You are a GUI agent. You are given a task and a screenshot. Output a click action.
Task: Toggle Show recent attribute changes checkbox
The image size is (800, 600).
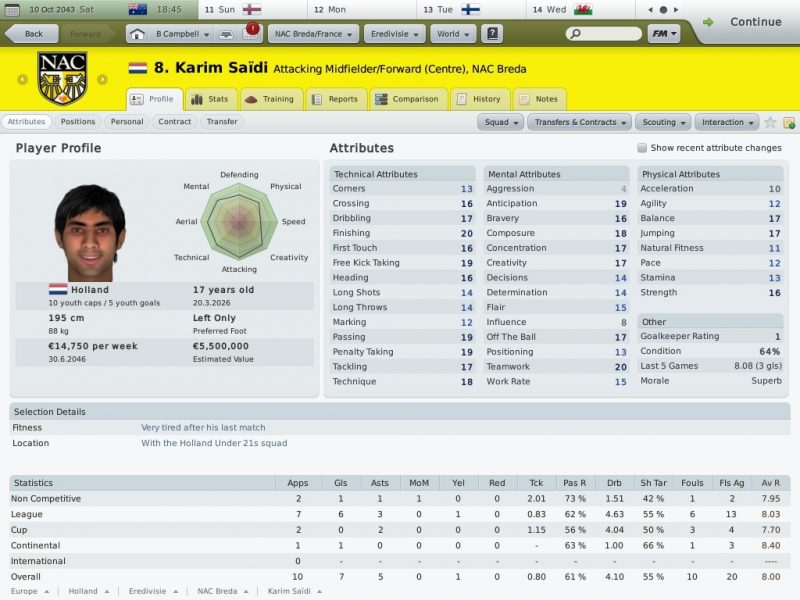tap(642, 148)
